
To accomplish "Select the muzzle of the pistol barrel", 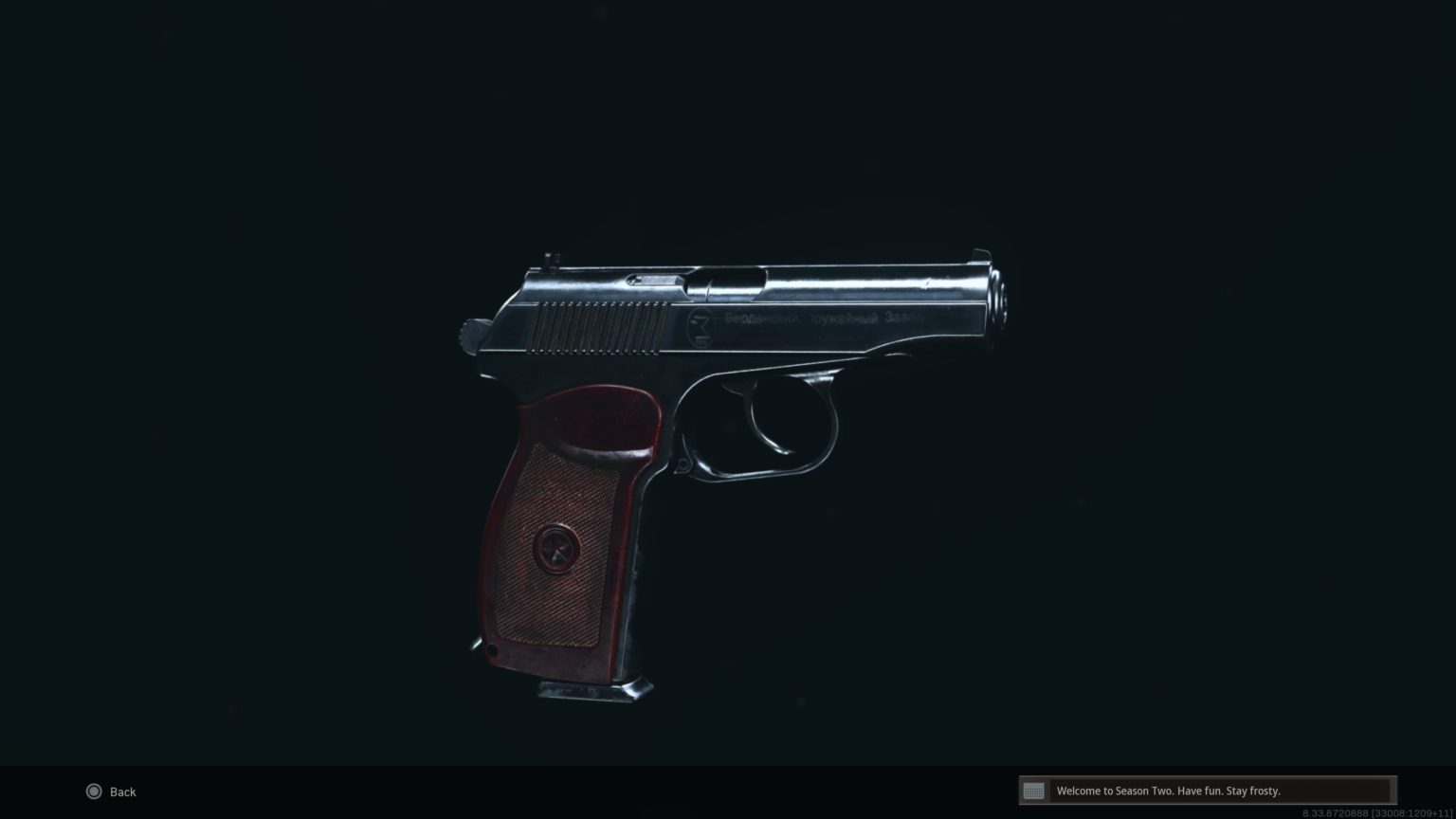I will pyautogui.click(x=1002, y=294).
